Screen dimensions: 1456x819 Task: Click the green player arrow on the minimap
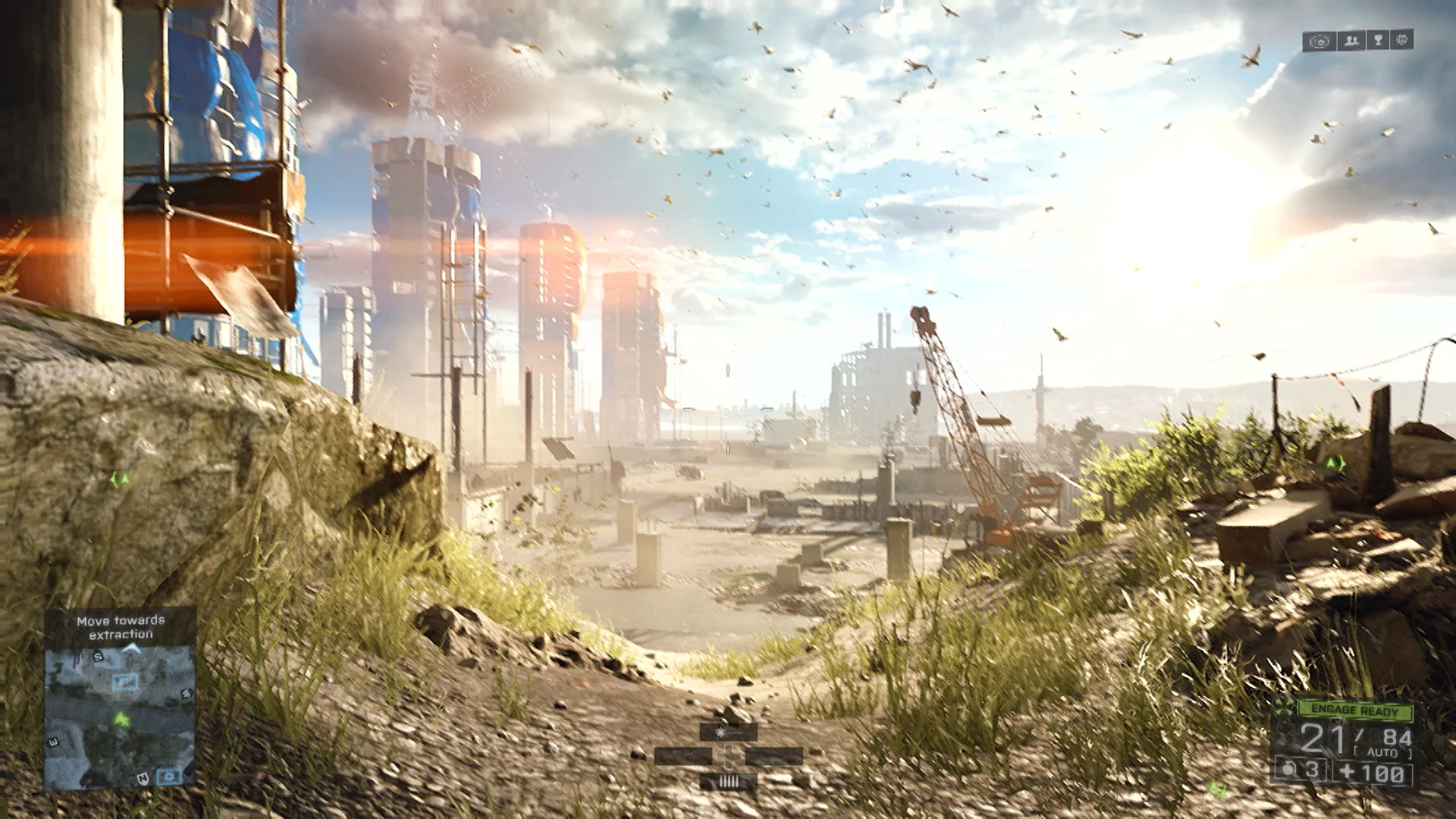point(122,720)
